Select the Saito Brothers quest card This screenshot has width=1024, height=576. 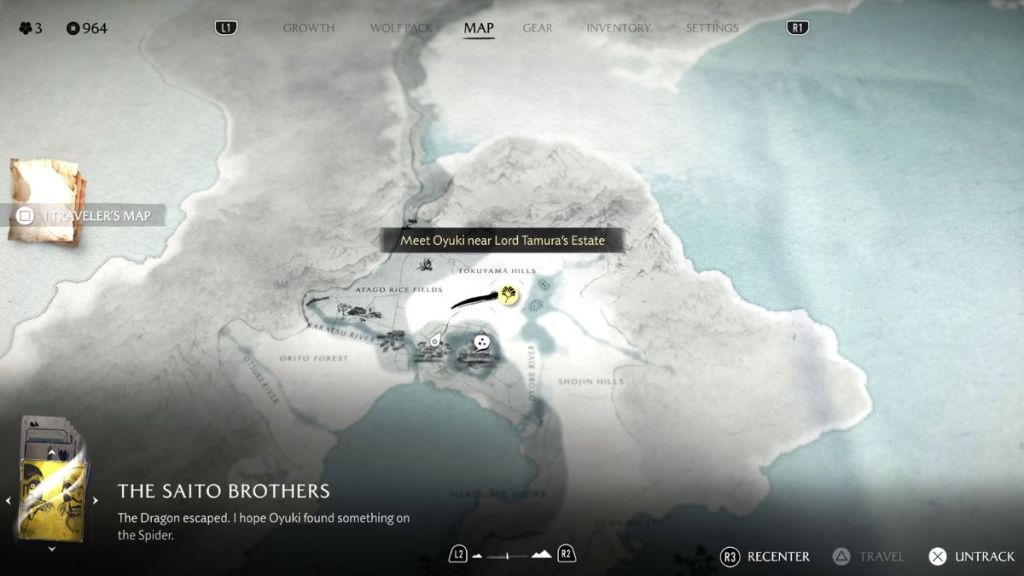[x=52, y=490]
